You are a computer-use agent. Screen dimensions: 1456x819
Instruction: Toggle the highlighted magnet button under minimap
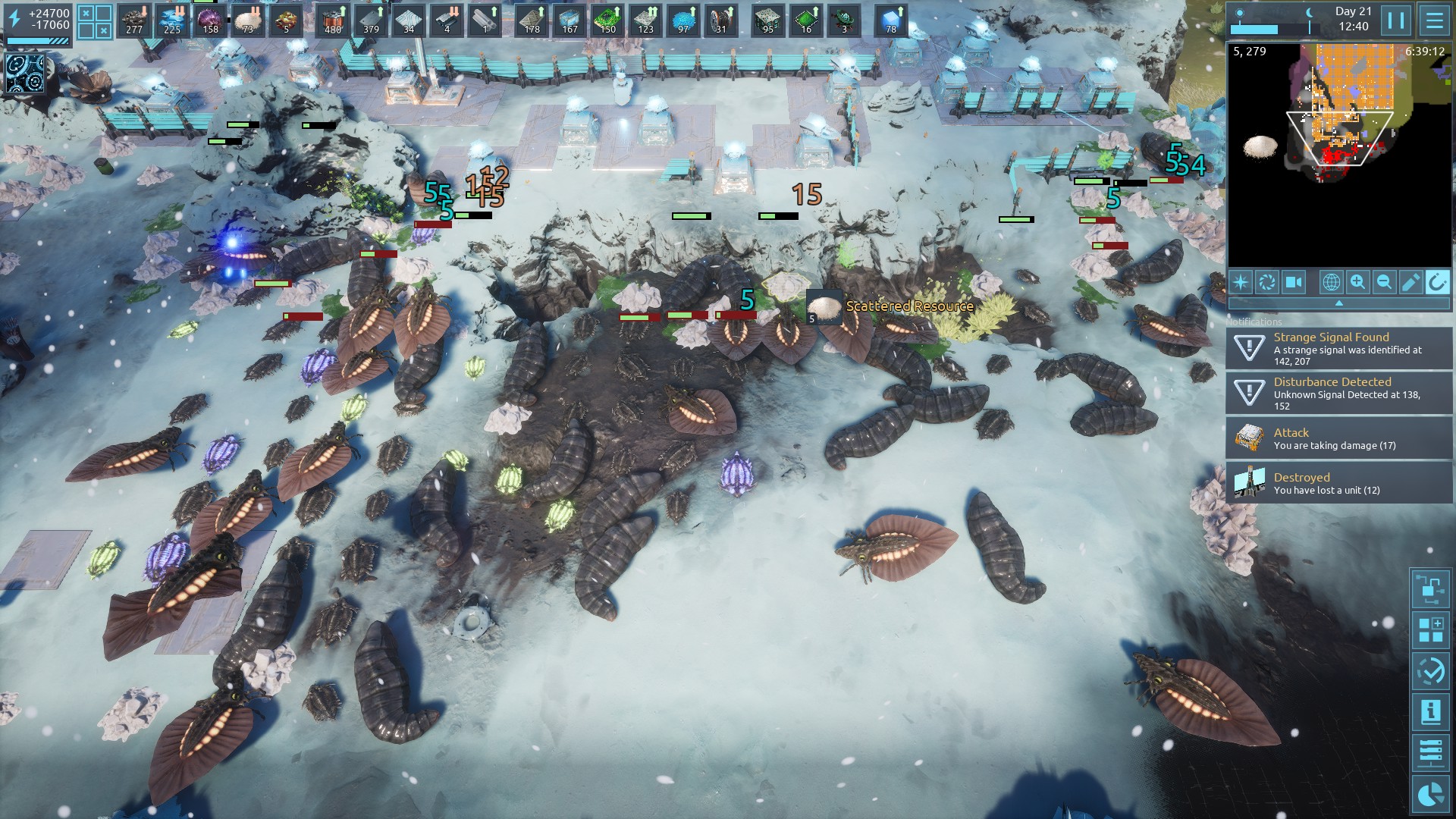(x=1437, y=282)
